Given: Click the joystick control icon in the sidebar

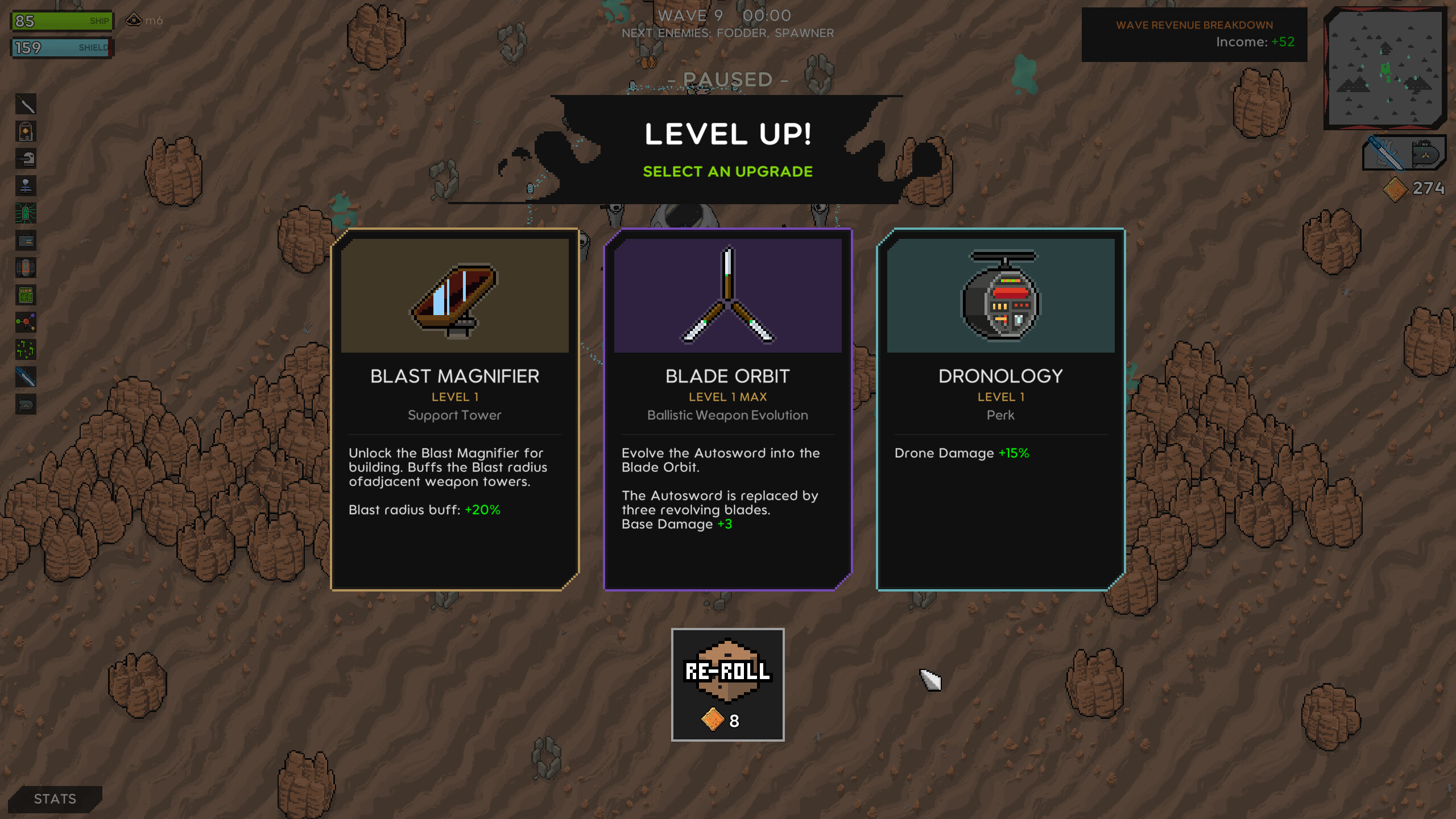Looking at the screenshot, I should [x=26, y=185].
